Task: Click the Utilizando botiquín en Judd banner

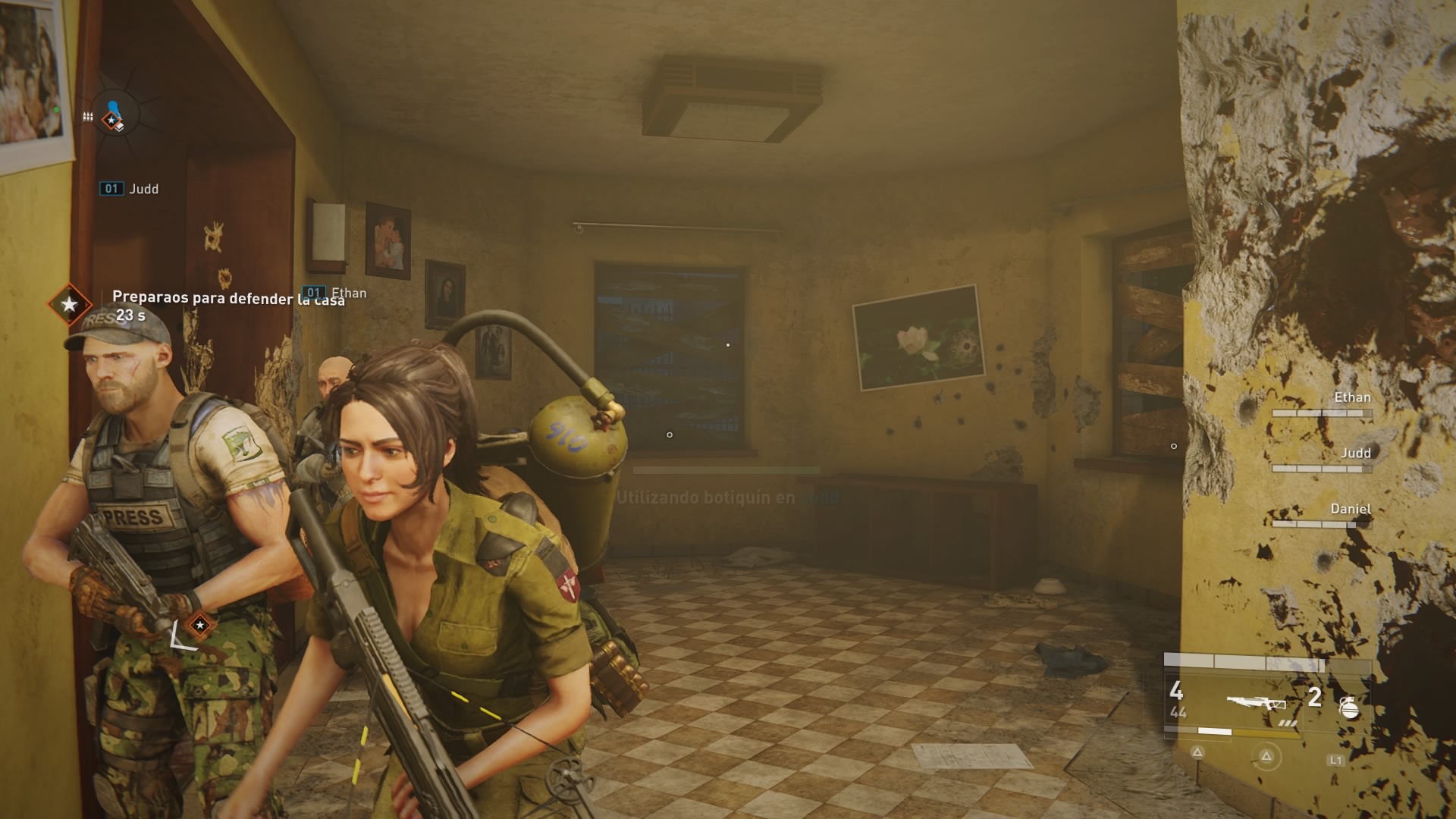Action: [728, 497]
